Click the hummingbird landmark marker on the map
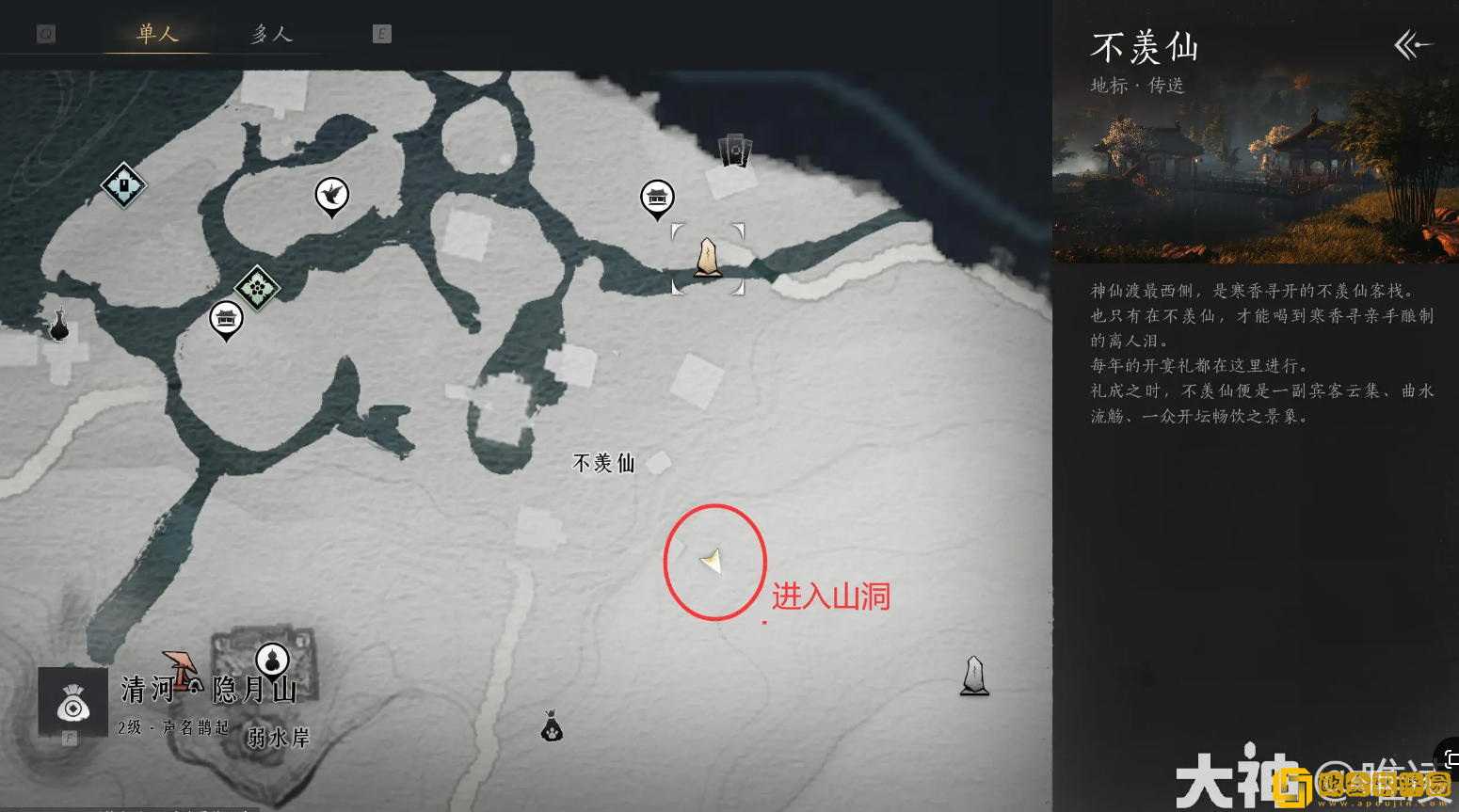The image size is (1459, 812). (x=331, y=196)
